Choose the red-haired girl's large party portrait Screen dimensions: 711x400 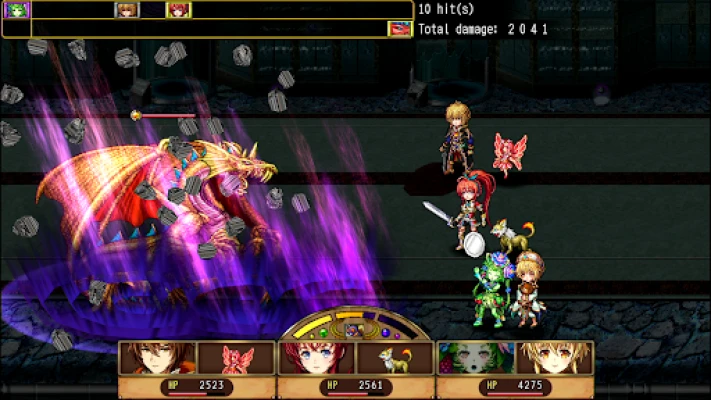[316, 359]
